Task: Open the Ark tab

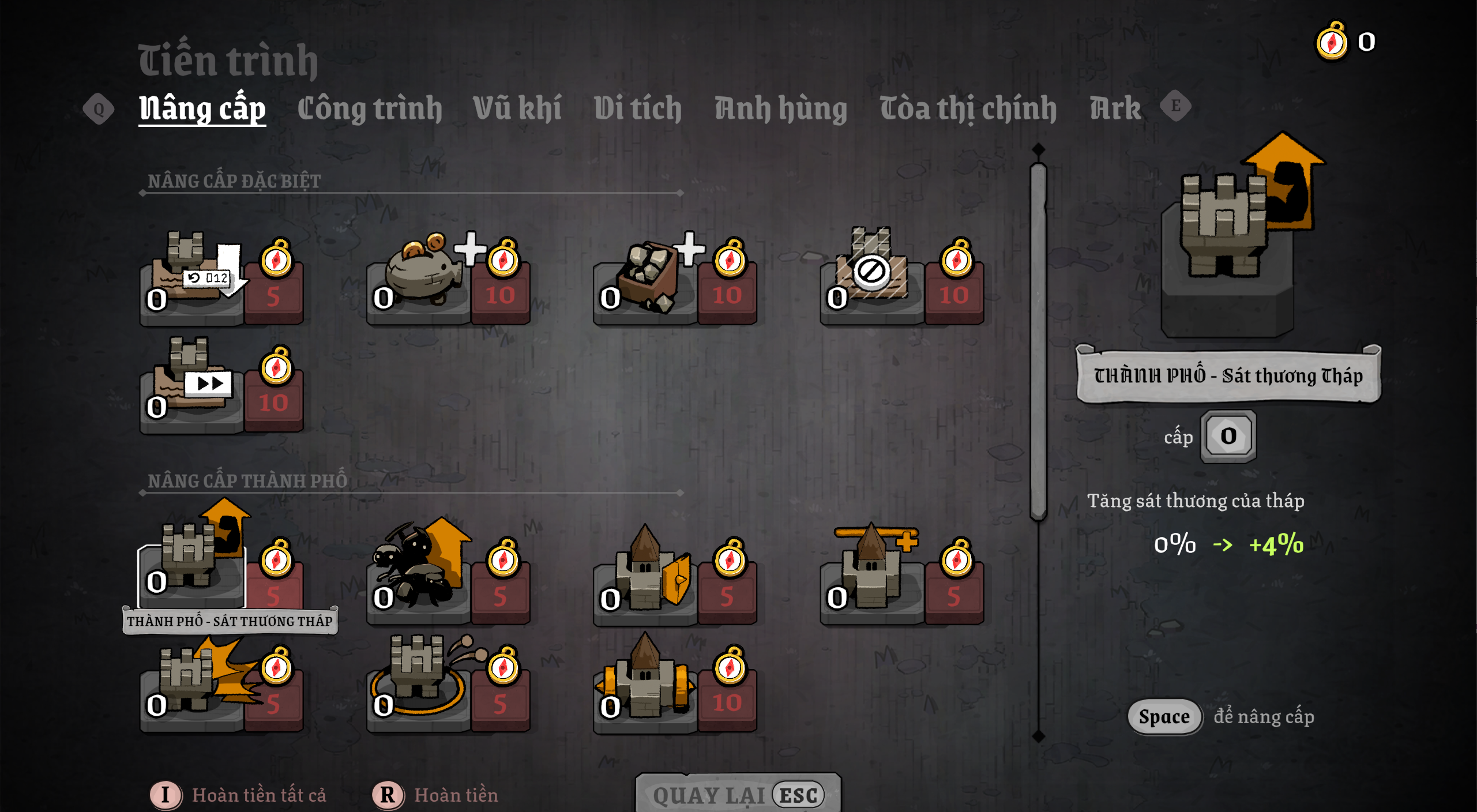Action: 1115,109
